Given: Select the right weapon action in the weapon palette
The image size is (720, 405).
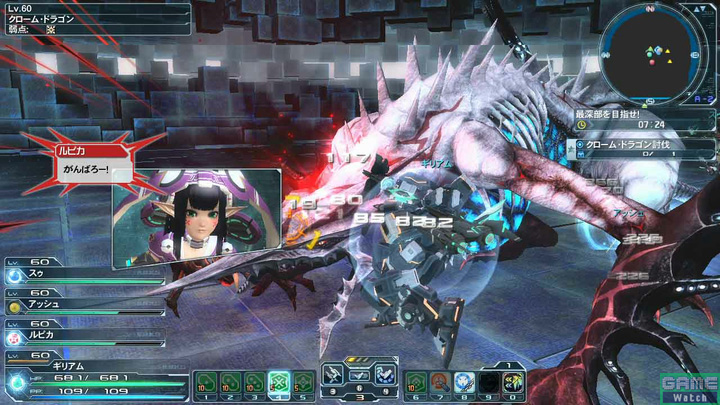Looking at the screenshot, I should pos(384,374).
